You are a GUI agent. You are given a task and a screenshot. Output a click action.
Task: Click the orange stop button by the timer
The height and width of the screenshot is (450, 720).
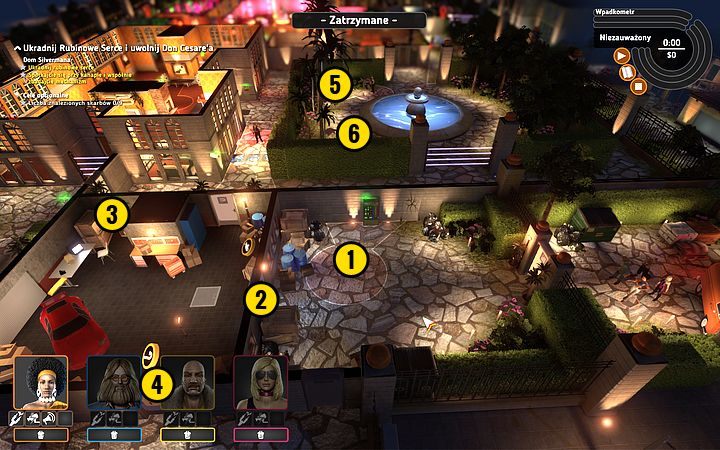pyautogui.click(x=638, y=85)
